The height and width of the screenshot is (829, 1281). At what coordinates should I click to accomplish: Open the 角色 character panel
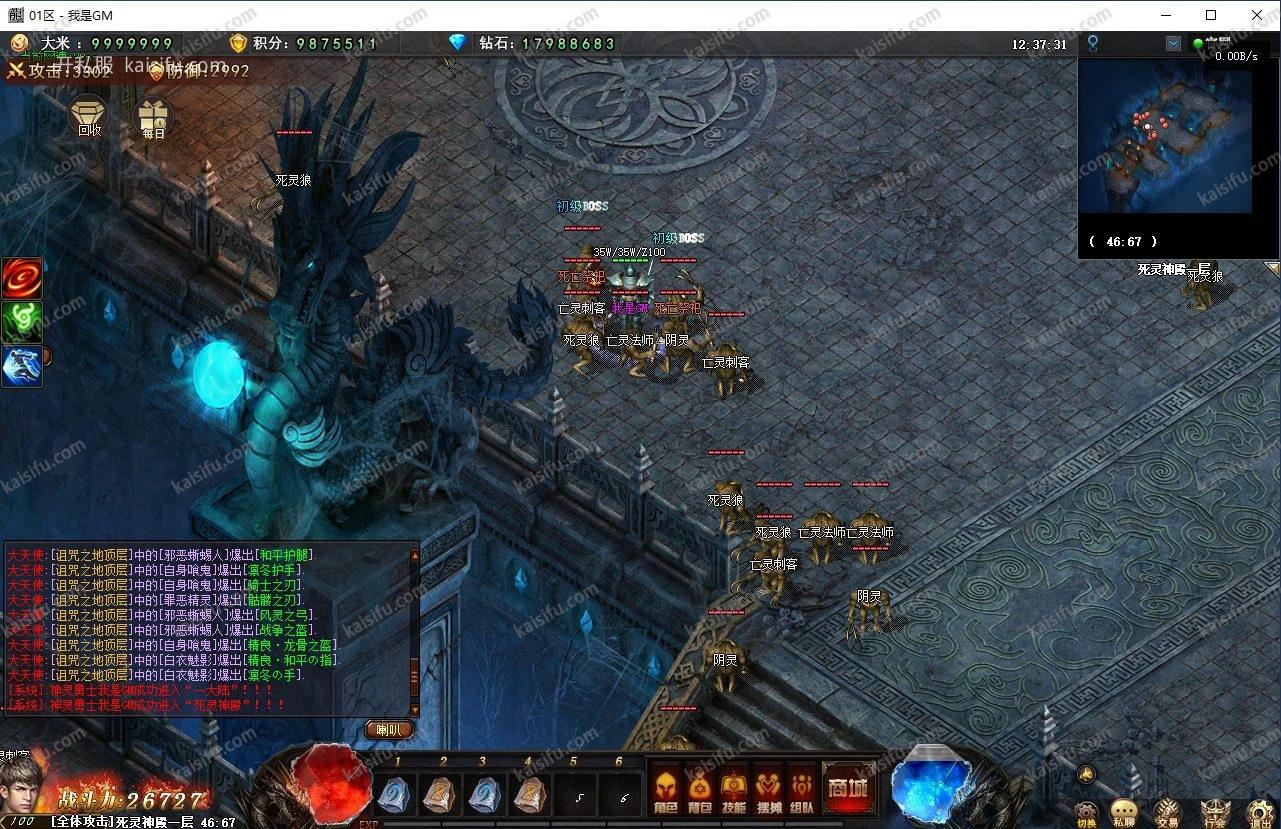point(666,788)
